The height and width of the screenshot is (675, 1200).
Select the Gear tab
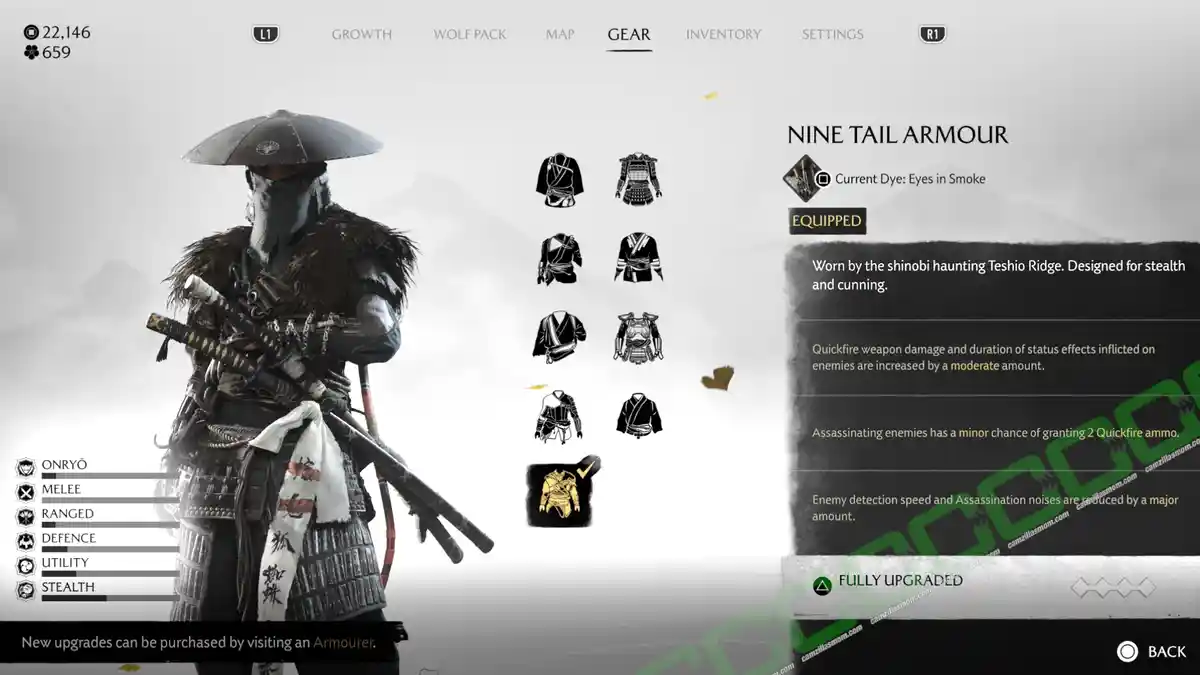(x=629, y=34)
